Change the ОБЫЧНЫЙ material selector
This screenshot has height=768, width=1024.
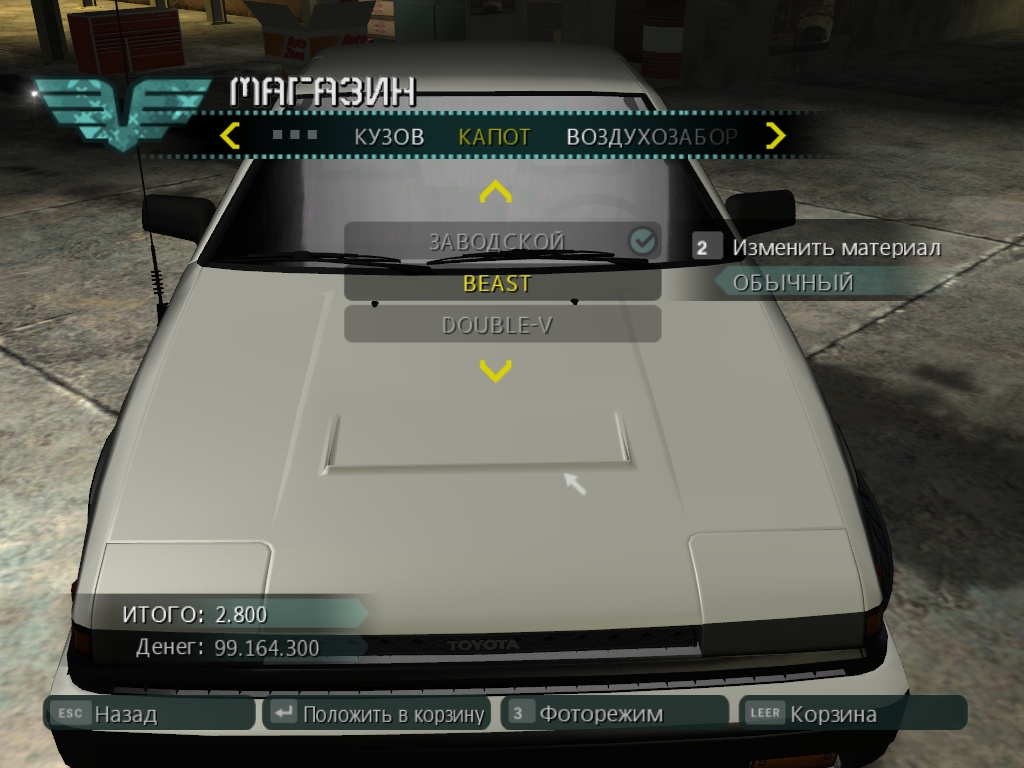[793, 283]
